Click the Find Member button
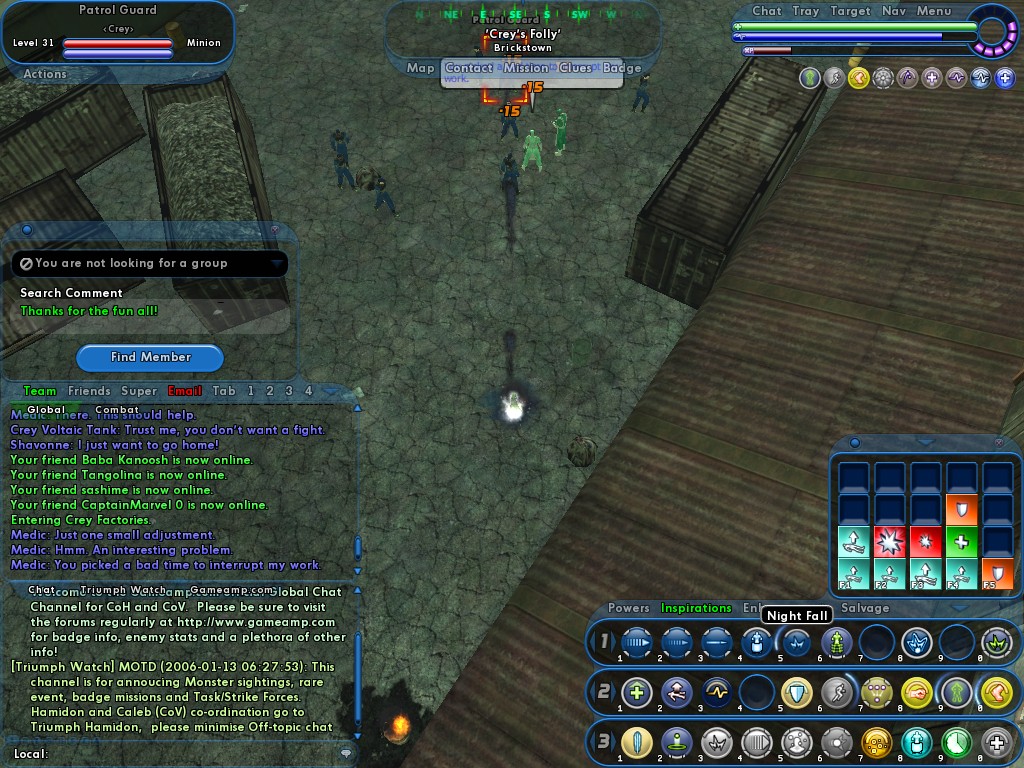The height and width of the screenshot is (768, 1024). click(x=150, y=357)
